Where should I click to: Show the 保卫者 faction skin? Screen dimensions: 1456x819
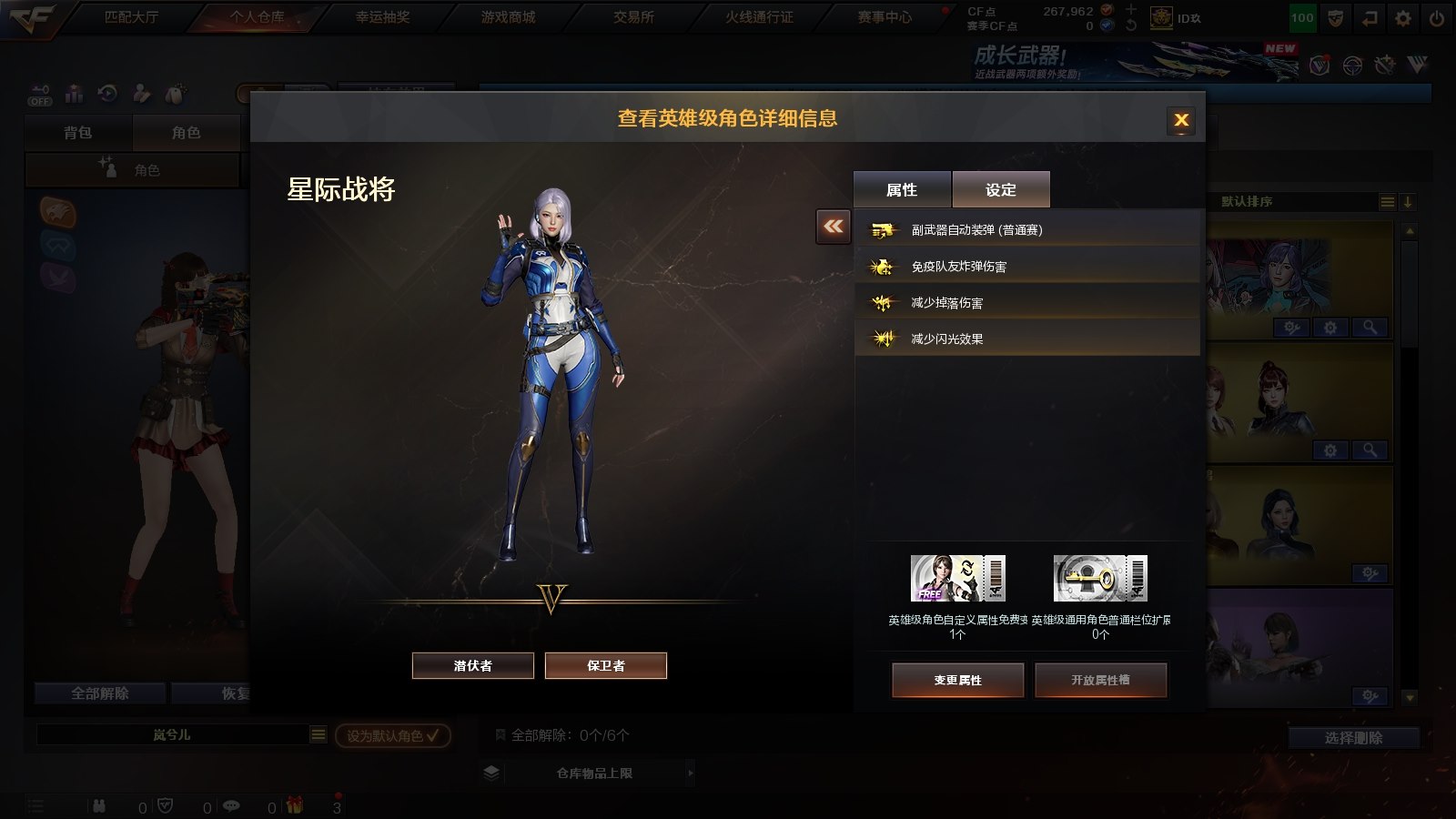click(x=606, y=666)
